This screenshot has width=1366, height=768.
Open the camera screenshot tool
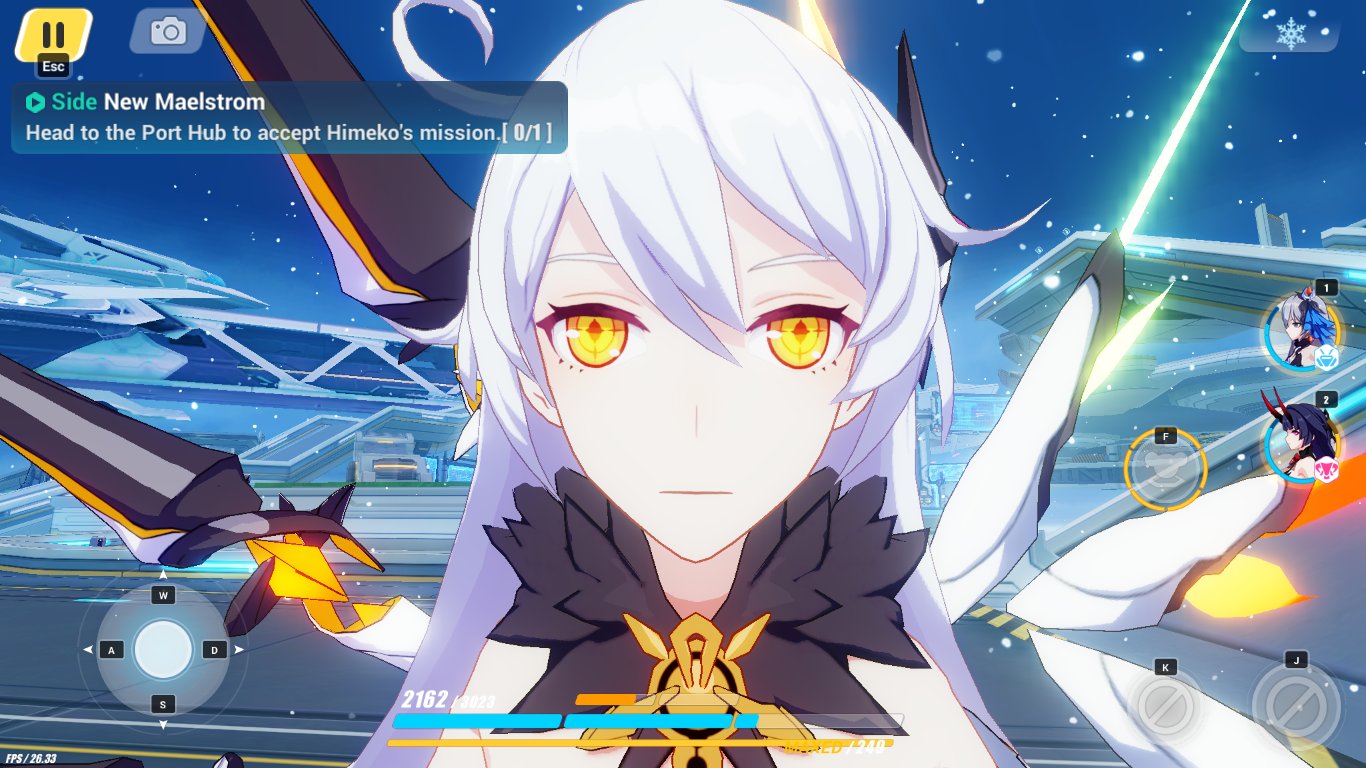165,31
